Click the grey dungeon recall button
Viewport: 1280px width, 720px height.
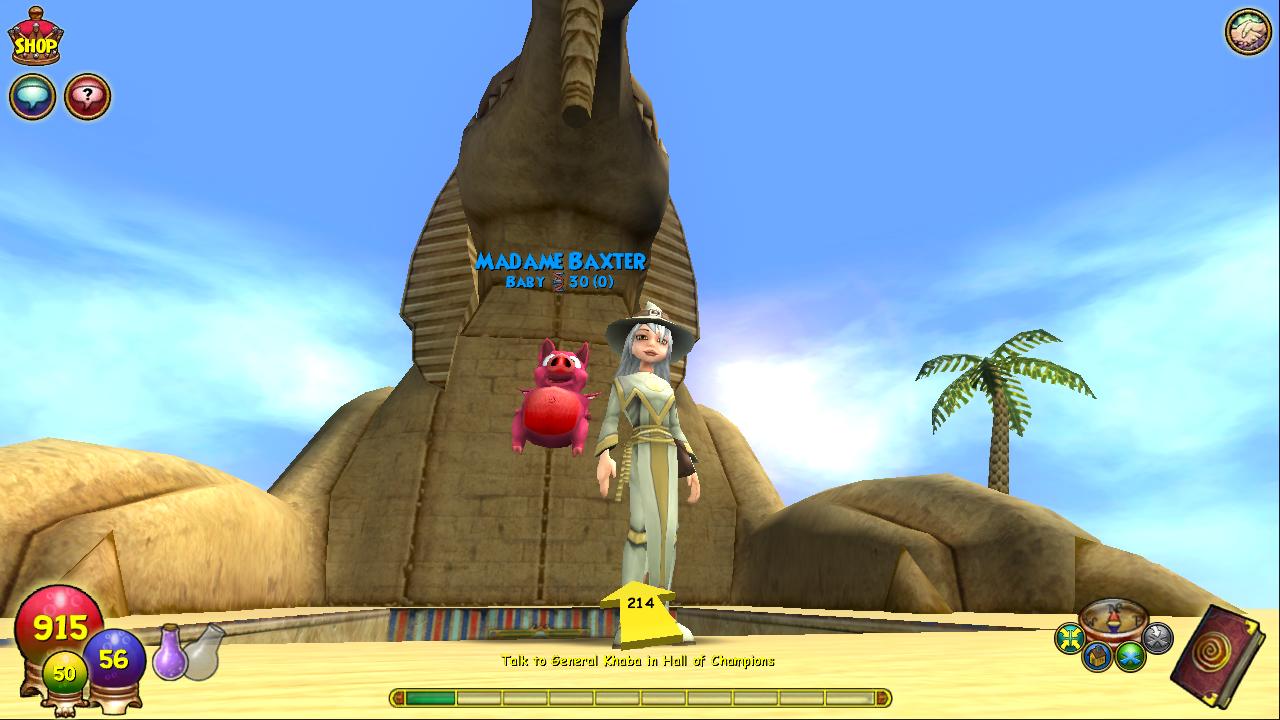(1157, 638)
